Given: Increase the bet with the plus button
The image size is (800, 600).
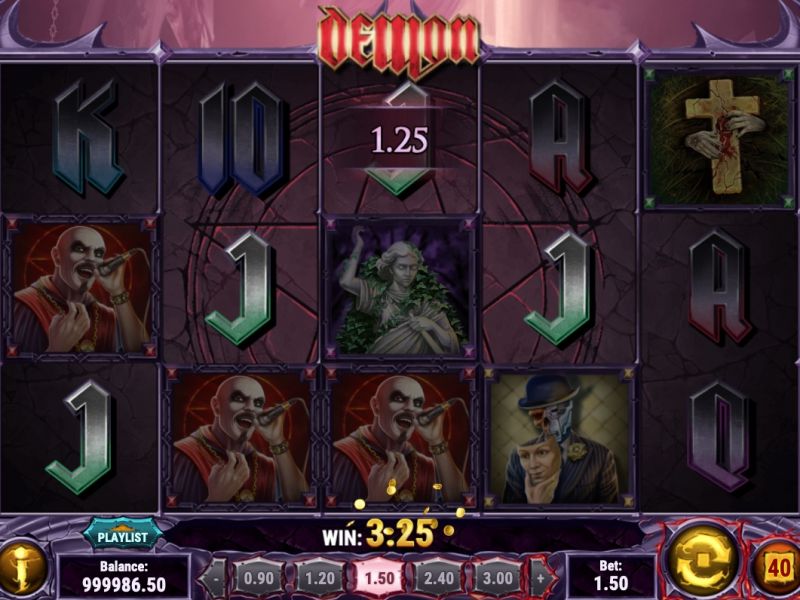Looking at the screenshot, I should click(541, 578).
